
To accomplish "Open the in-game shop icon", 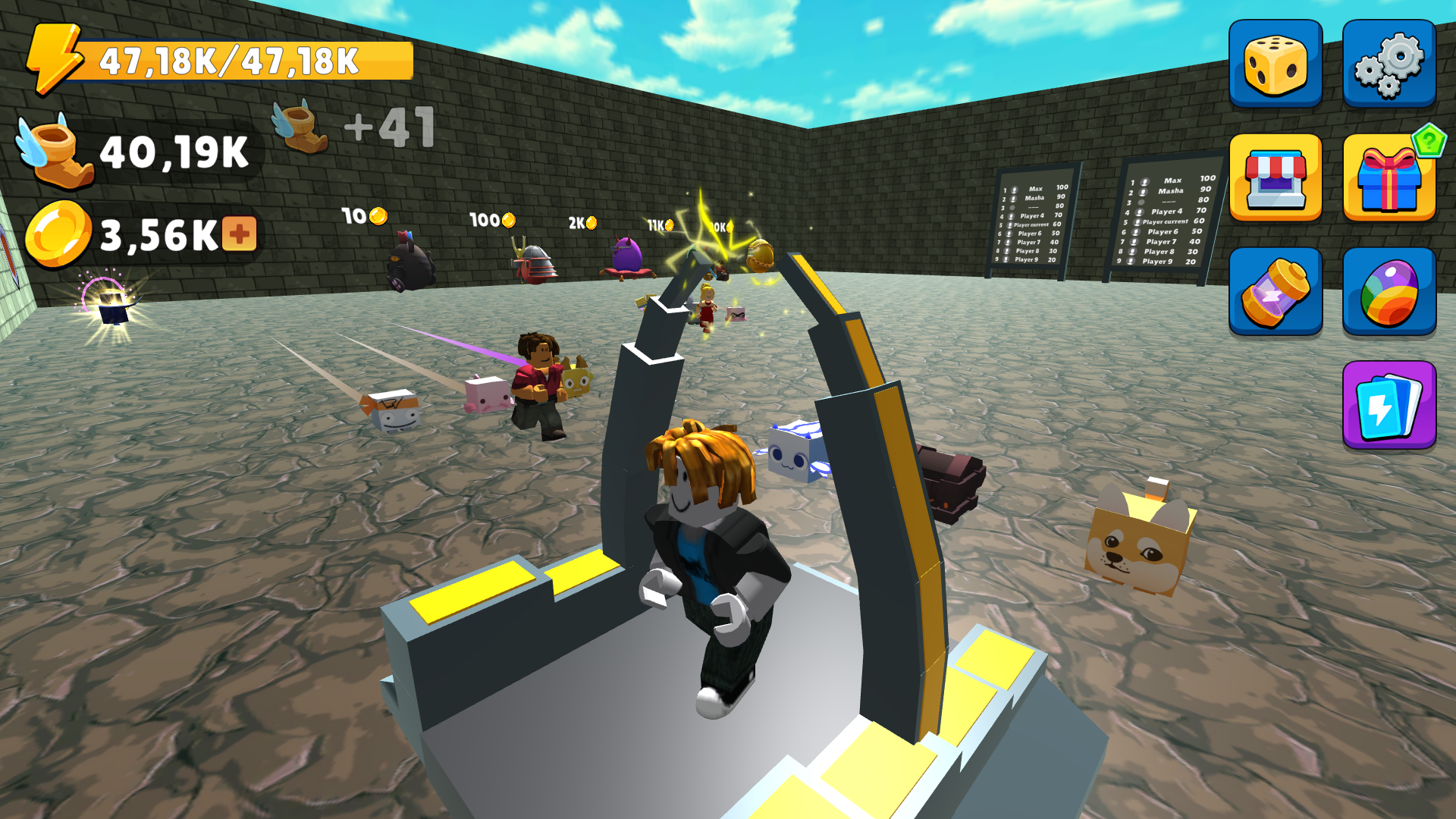I will (1276, 176).
